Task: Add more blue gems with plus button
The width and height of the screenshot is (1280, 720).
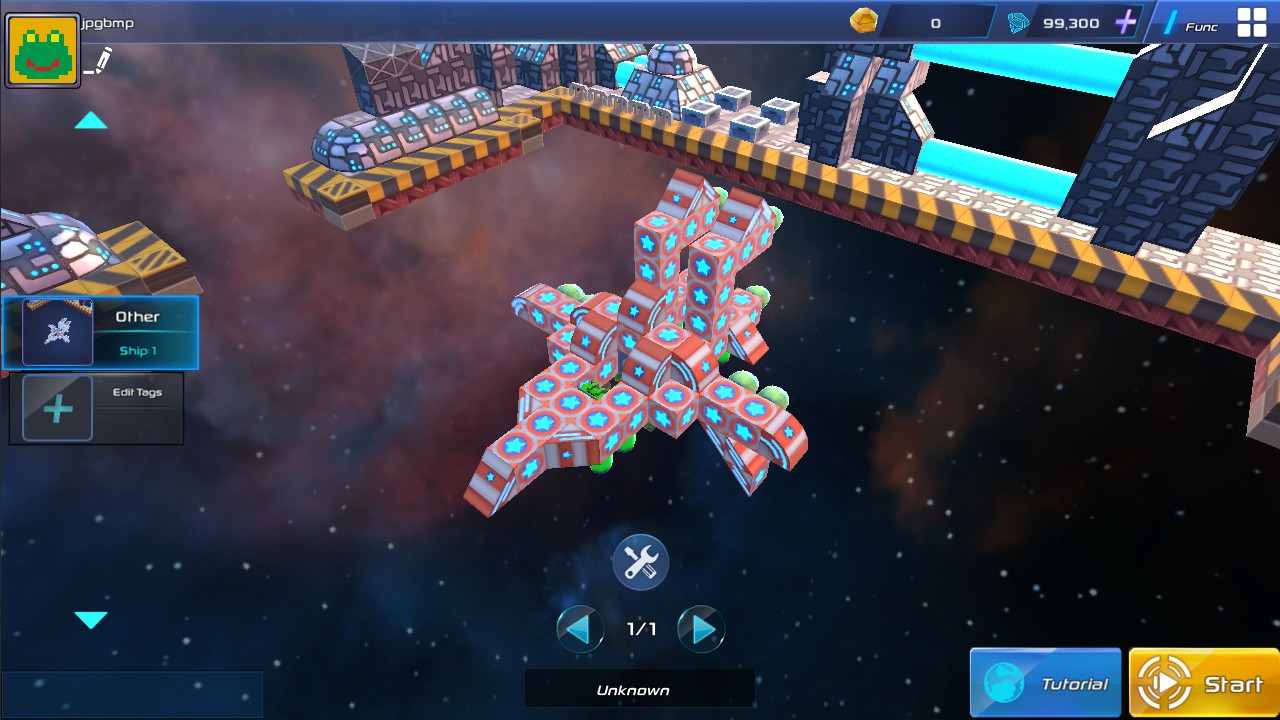Action: [1126, 22]
